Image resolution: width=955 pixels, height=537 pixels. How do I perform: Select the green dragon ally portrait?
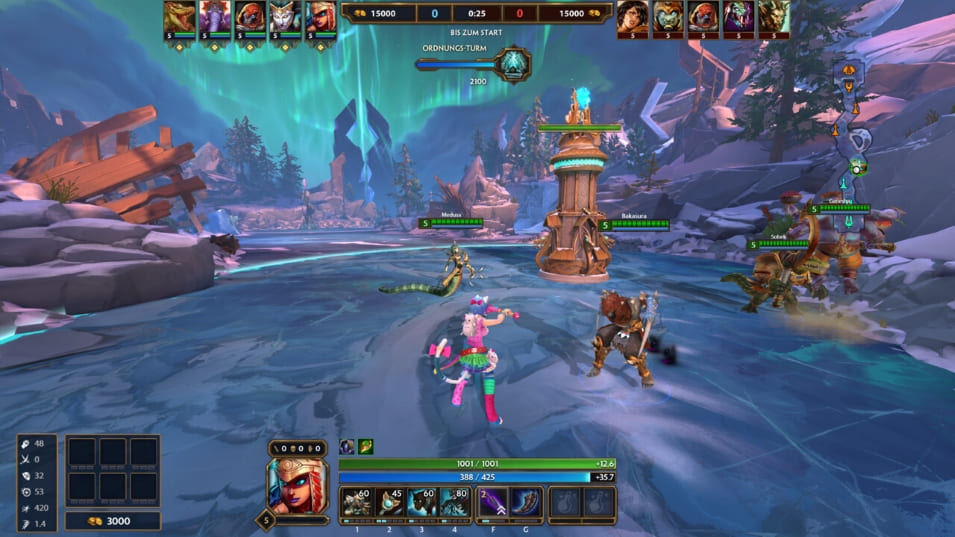point(179,18)
